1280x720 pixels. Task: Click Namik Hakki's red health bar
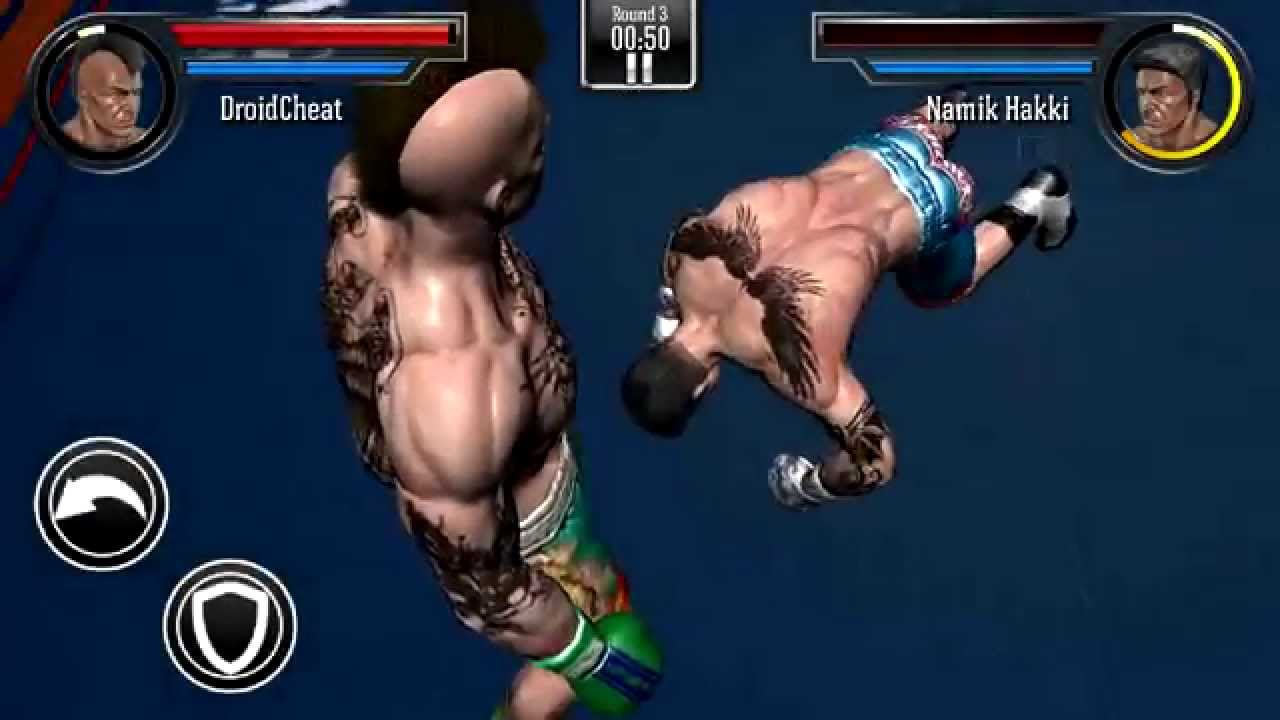pos(960,34)
